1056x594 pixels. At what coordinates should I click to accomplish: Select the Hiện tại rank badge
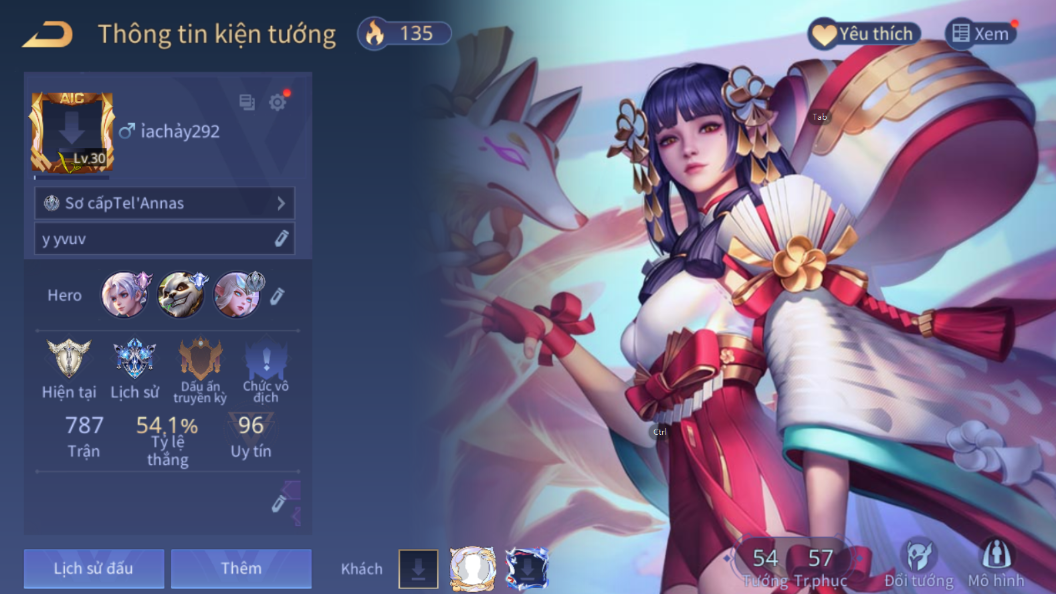click(x=69, y=368)
